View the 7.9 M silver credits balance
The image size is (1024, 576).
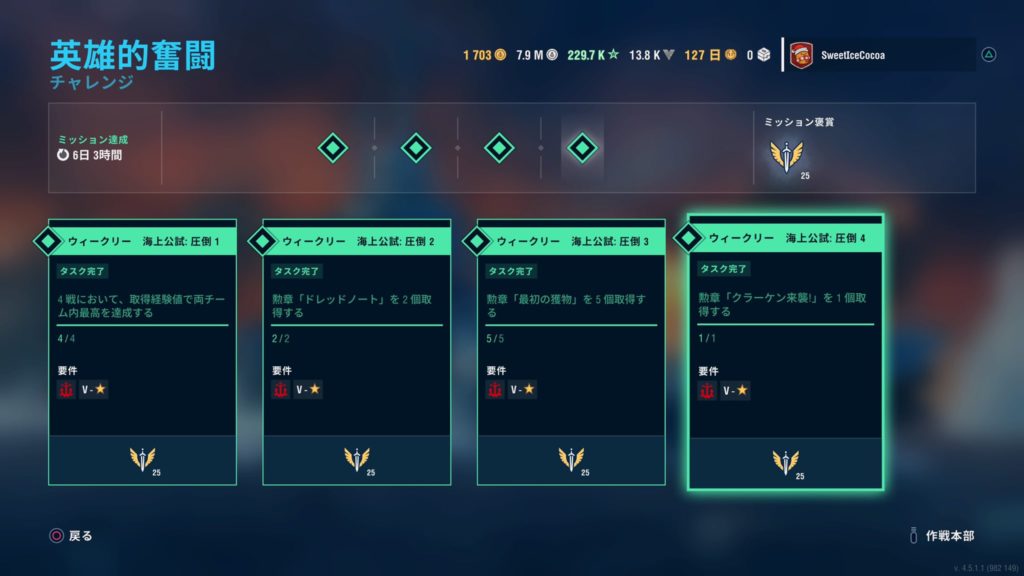(537, 55)
